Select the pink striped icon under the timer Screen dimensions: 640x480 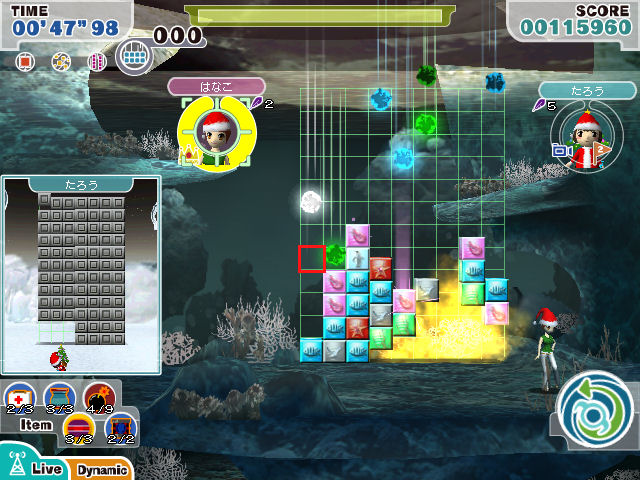[97, 62]
